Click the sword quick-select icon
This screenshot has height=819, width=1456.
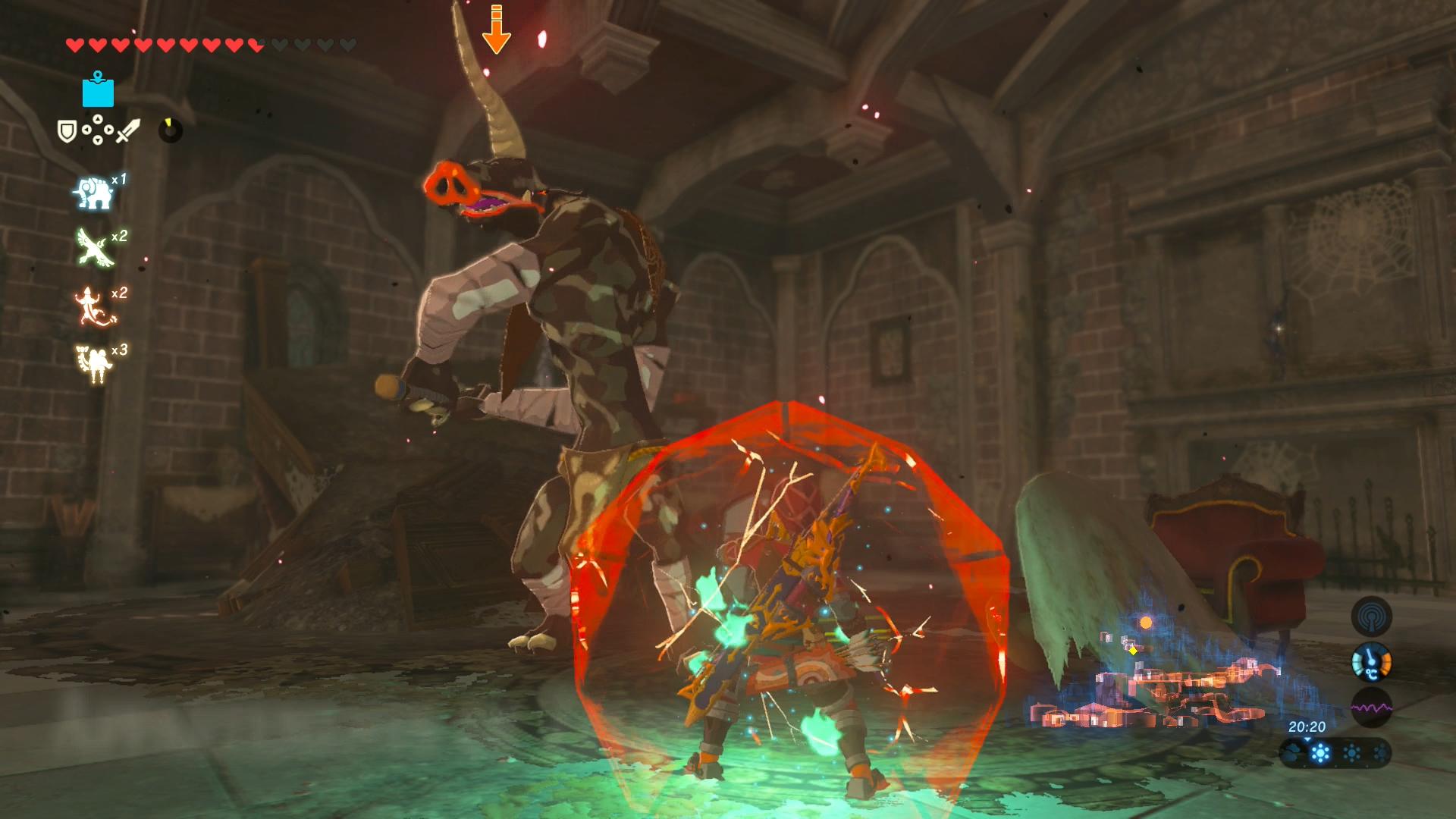[127, 131]
